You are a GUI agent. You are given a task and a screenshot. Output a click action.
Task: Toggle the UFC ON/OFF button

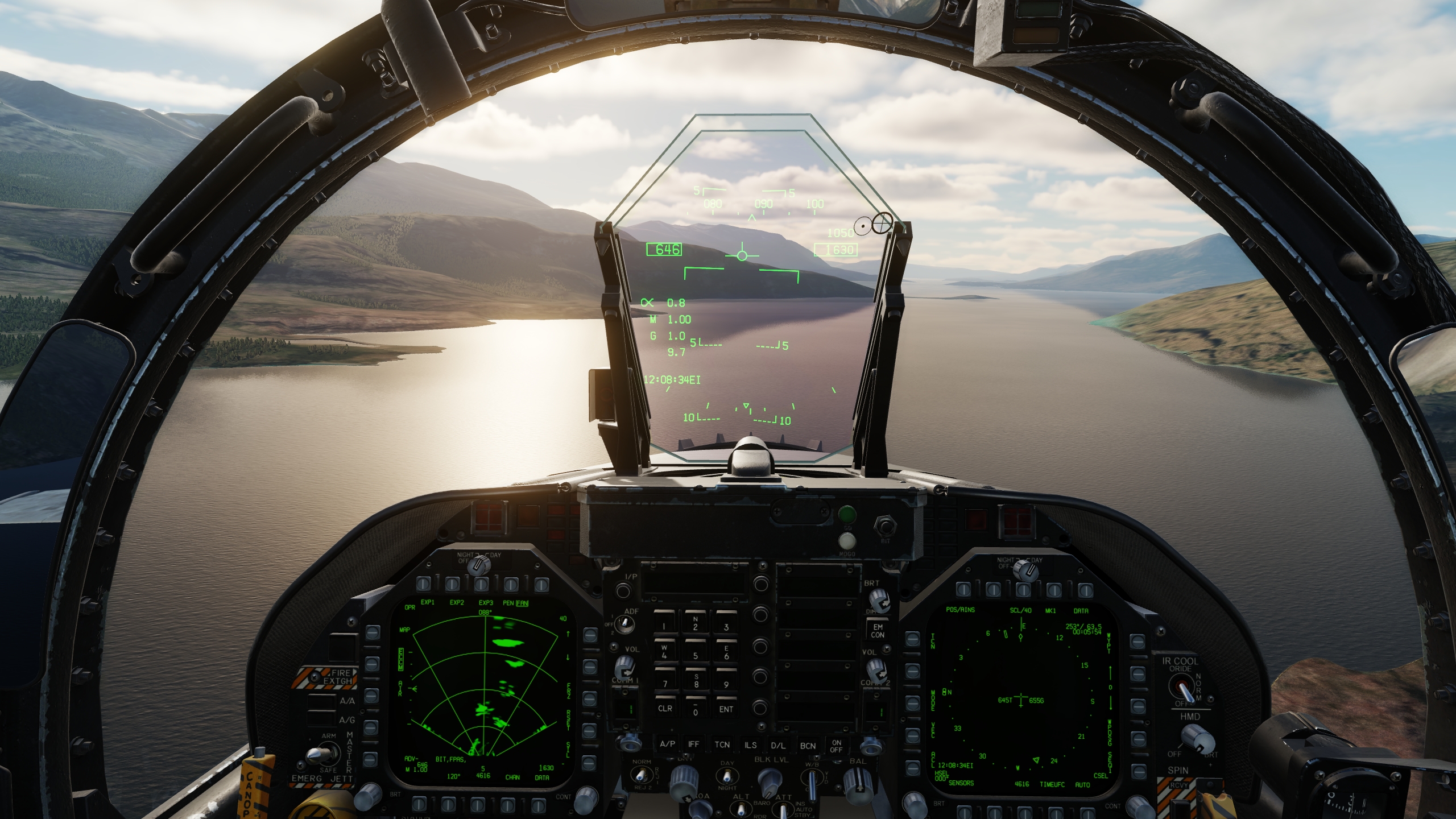pos(837,746)
